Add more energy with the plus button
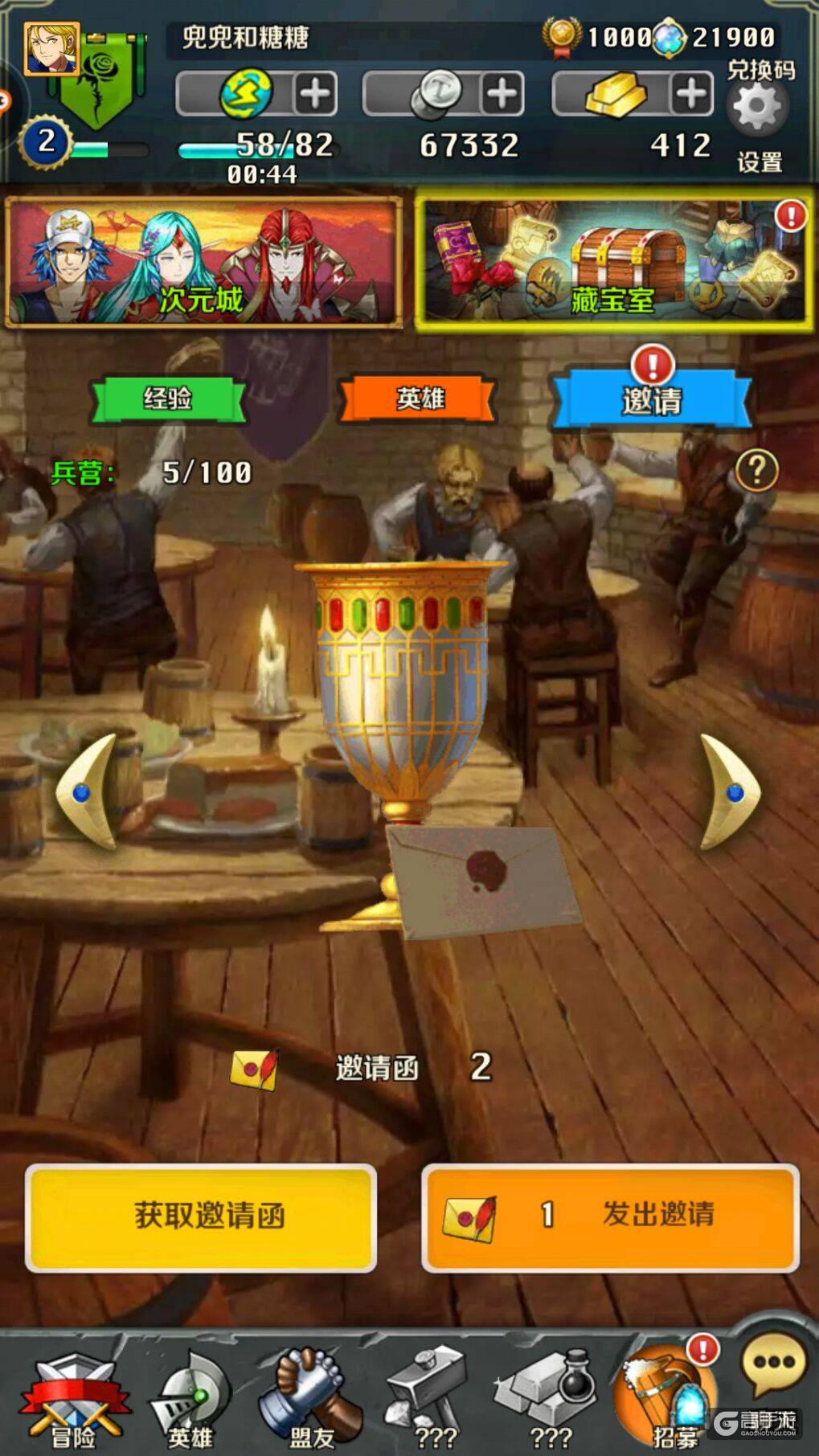Viewport: 819px width, 1456px height. coord(314,94)
